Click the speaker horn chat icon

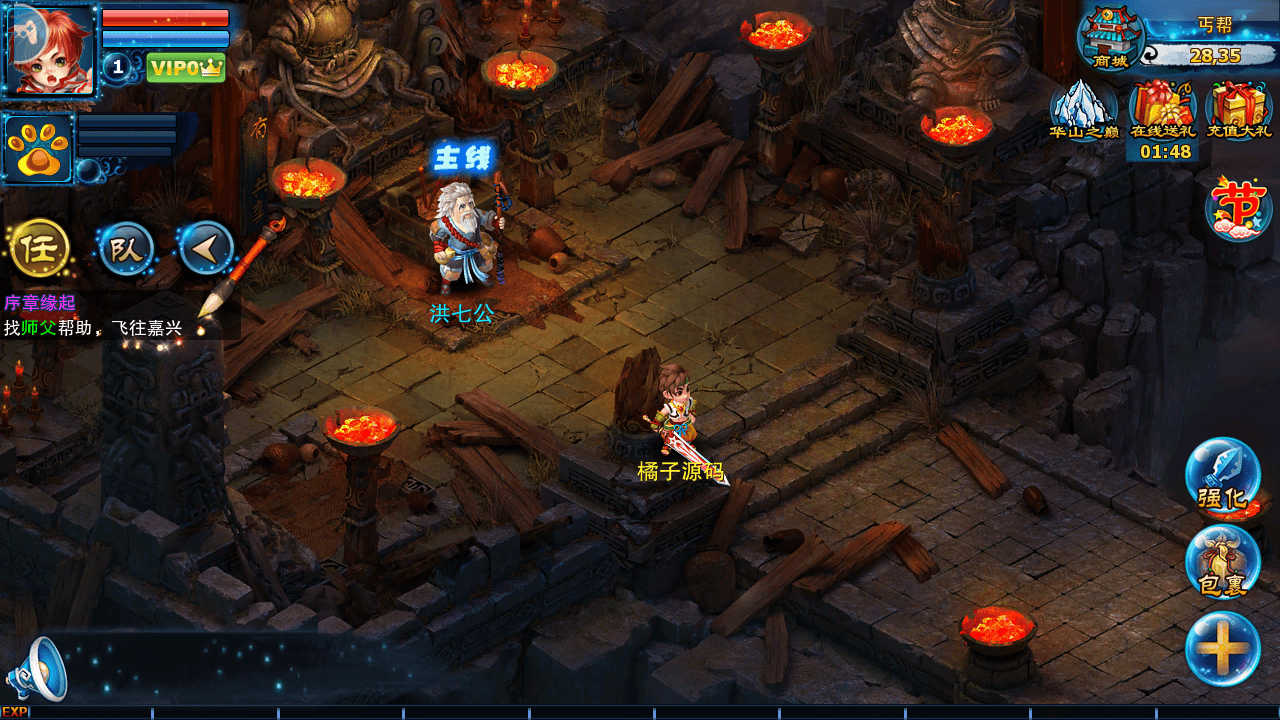(38, 669)
